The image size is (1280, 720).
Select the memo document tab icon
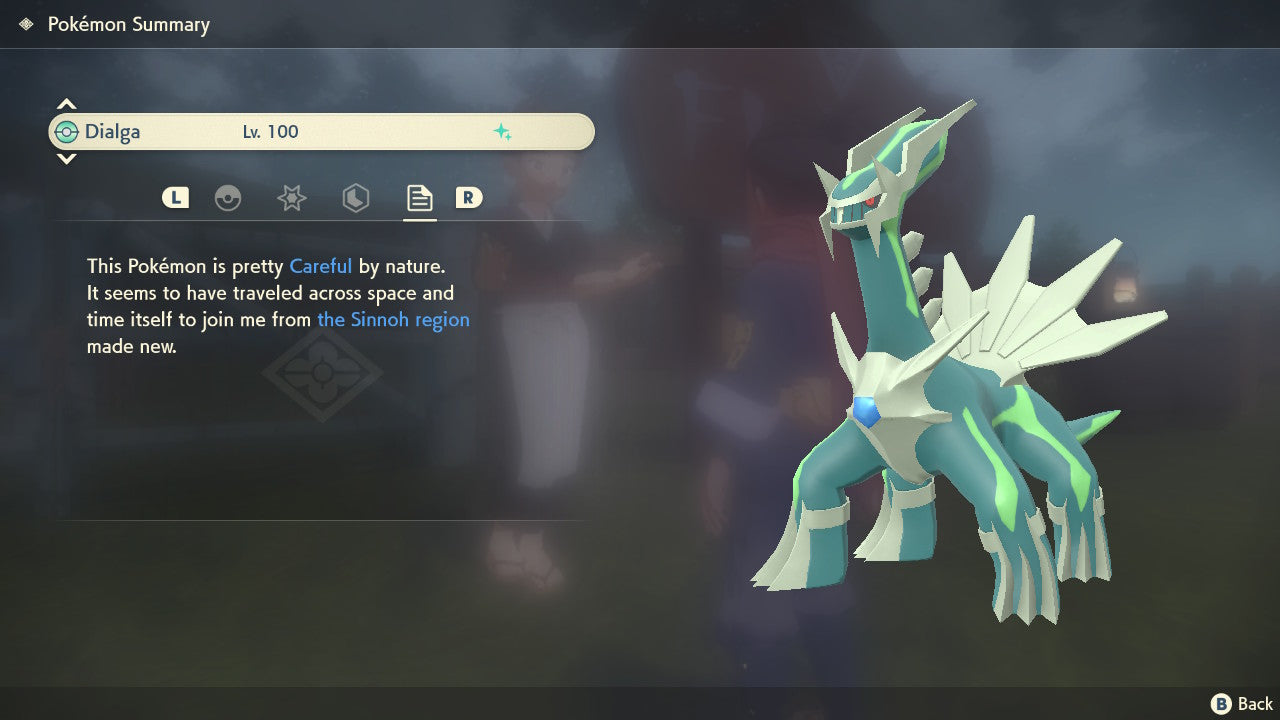point(419,198)
